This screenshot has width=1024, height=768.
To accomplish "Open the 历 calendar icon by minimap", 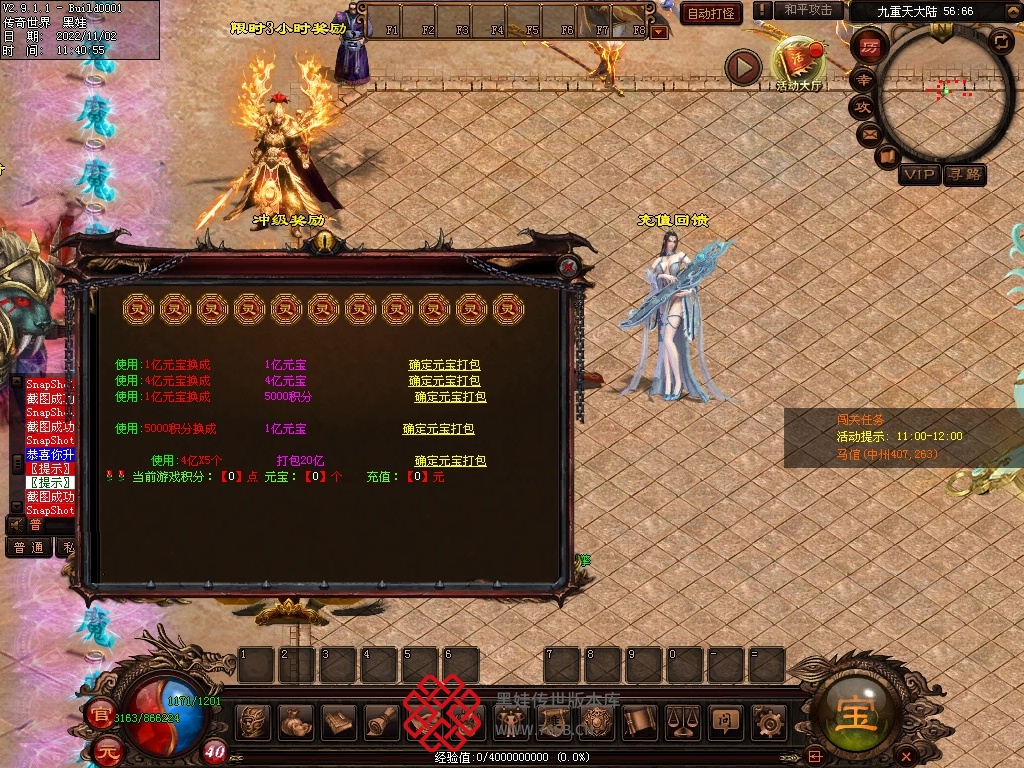I will pos(869,47).
